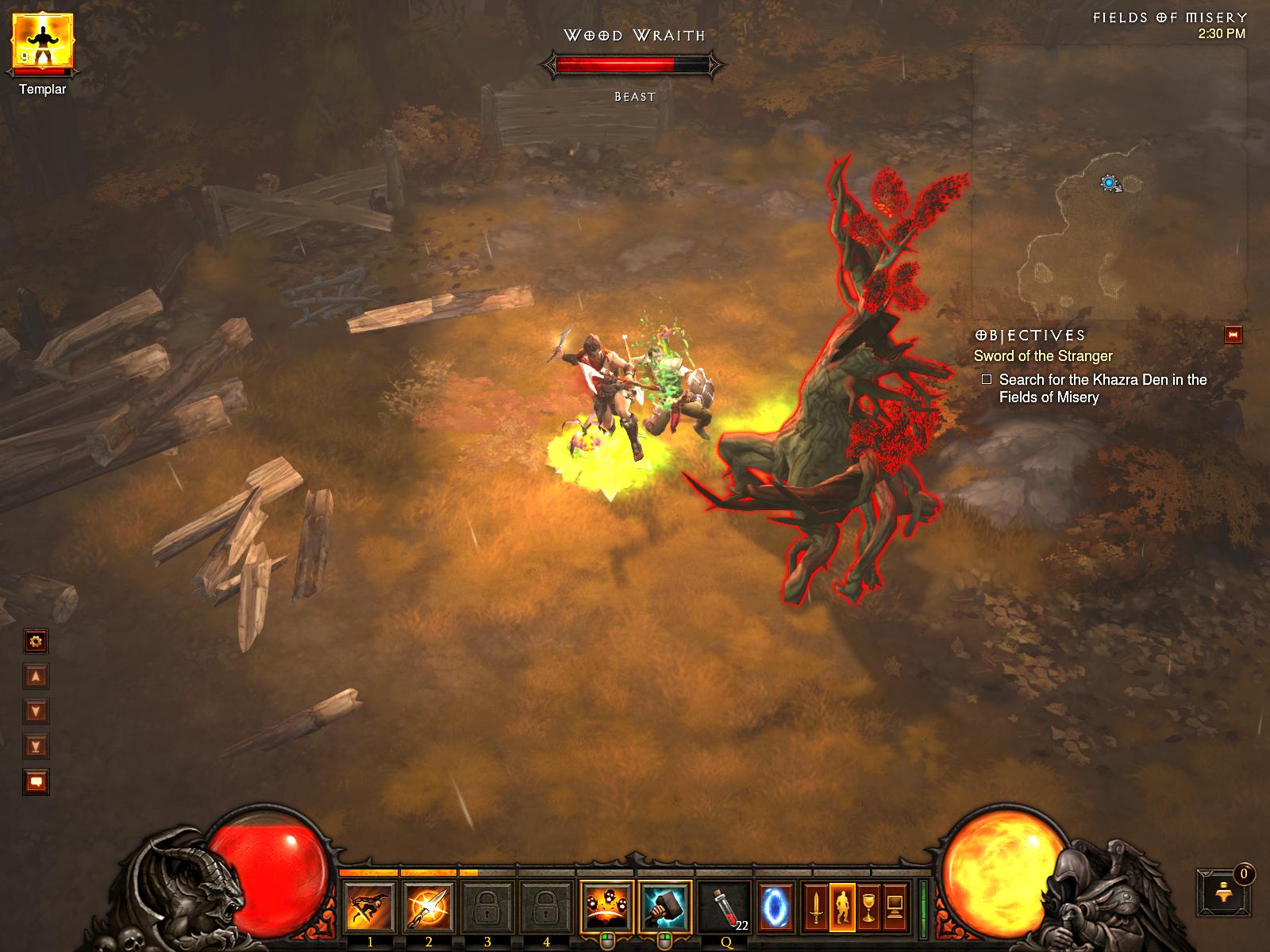
Task: Open chat options with the gear button
Action: coord(37,641)
